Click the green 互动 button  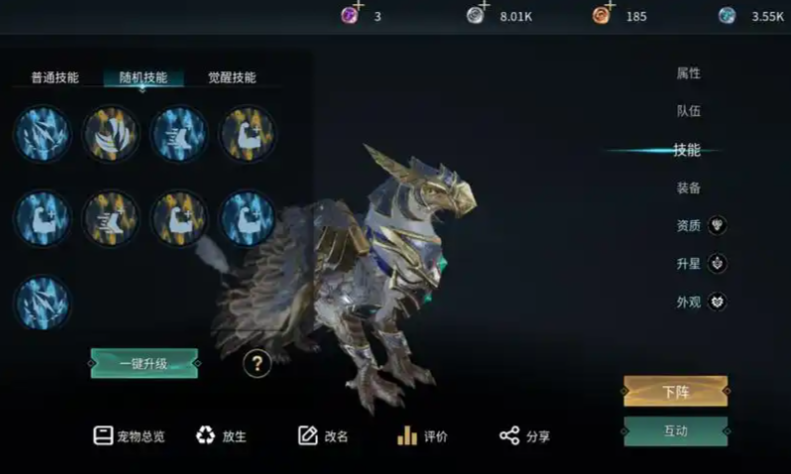[x=676, y=431]
